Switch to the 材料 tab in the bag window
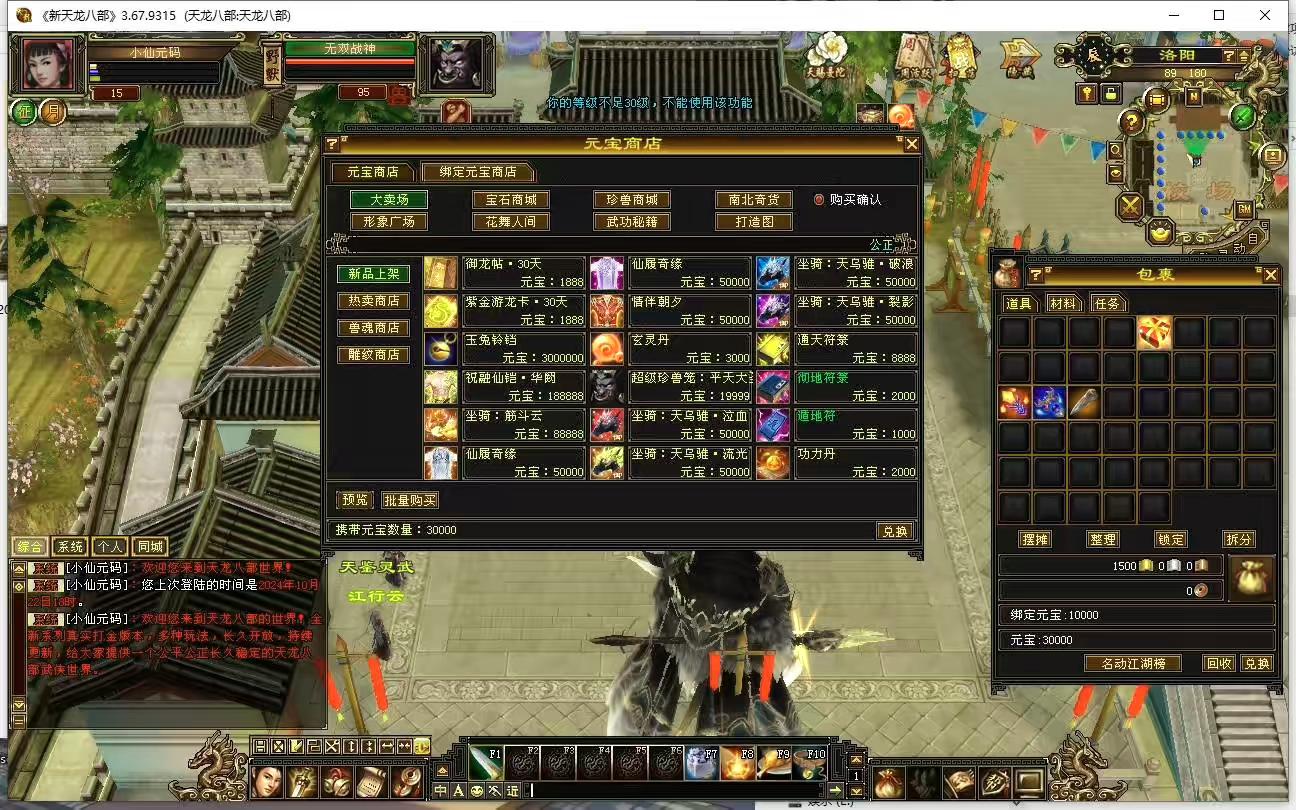Viewport: 1296px width, 810px height. click(x=1063, y=303)
